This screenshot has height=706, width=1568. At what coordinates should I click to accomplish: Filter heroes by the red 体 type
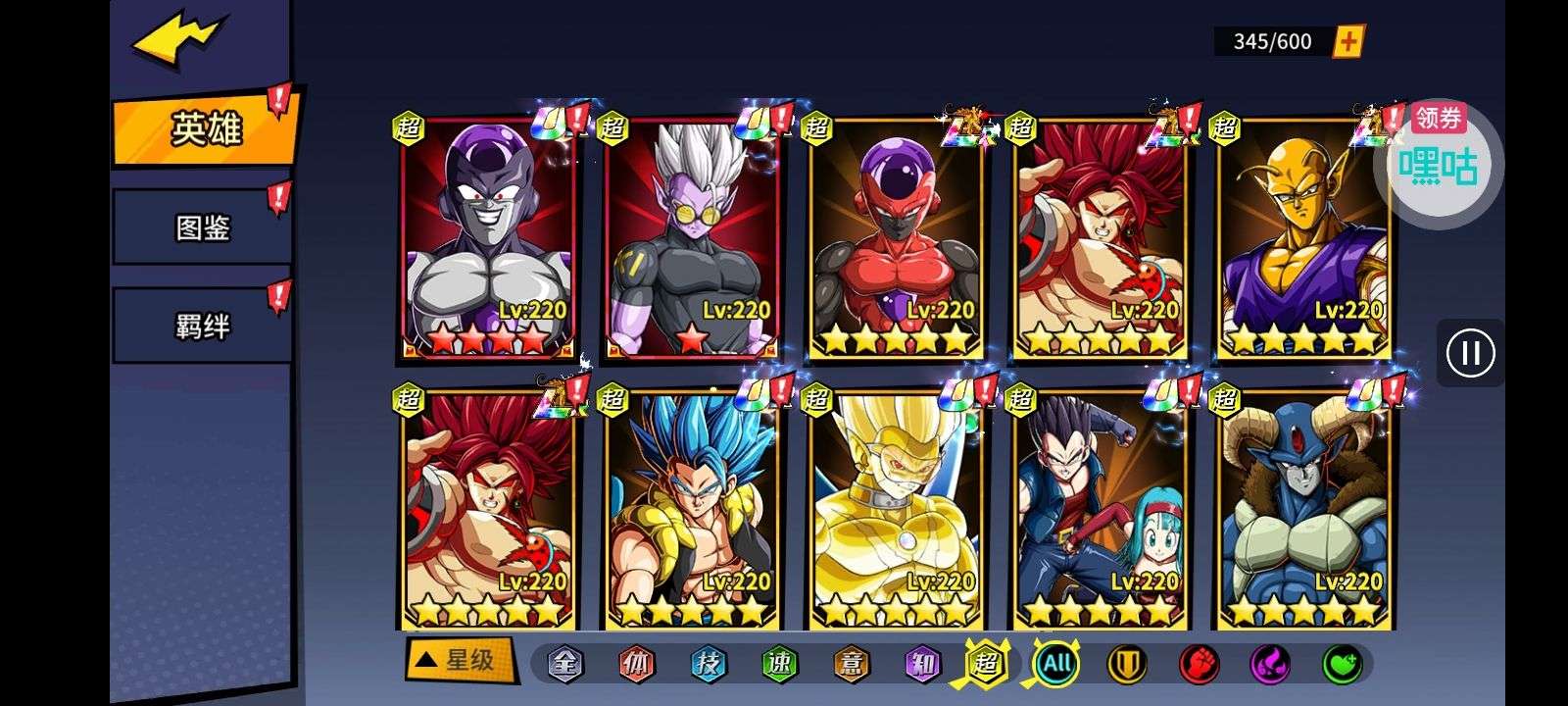(x=636, y=664)
